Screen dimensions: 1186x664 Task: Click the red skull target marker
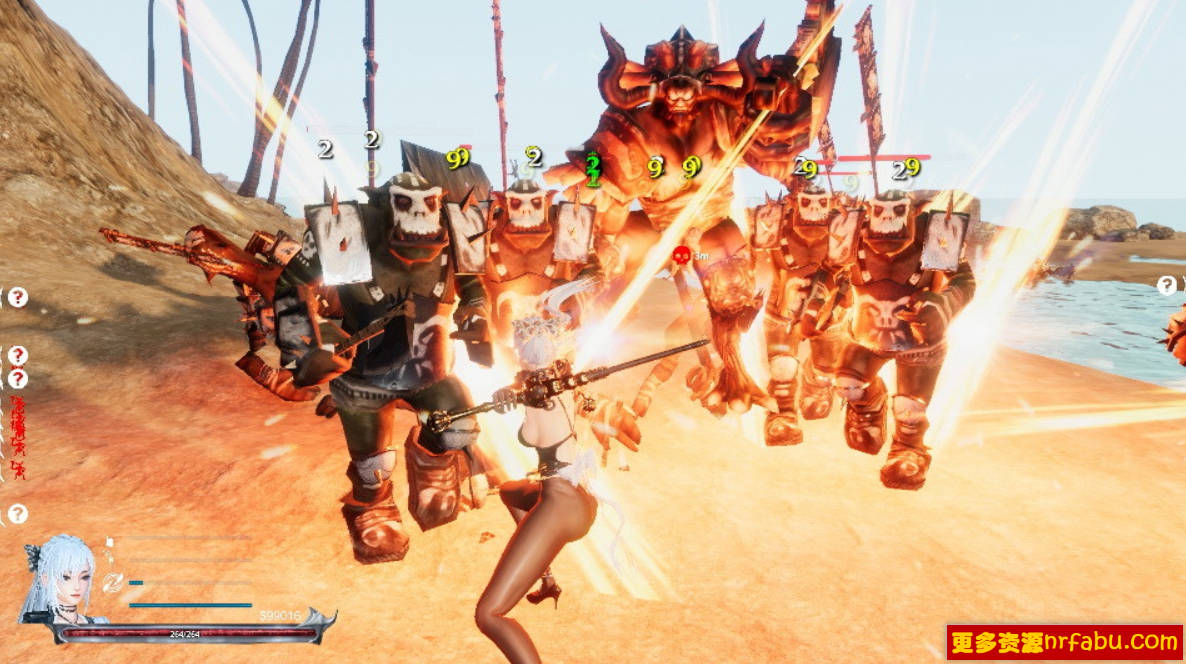(x=681, y=256)
